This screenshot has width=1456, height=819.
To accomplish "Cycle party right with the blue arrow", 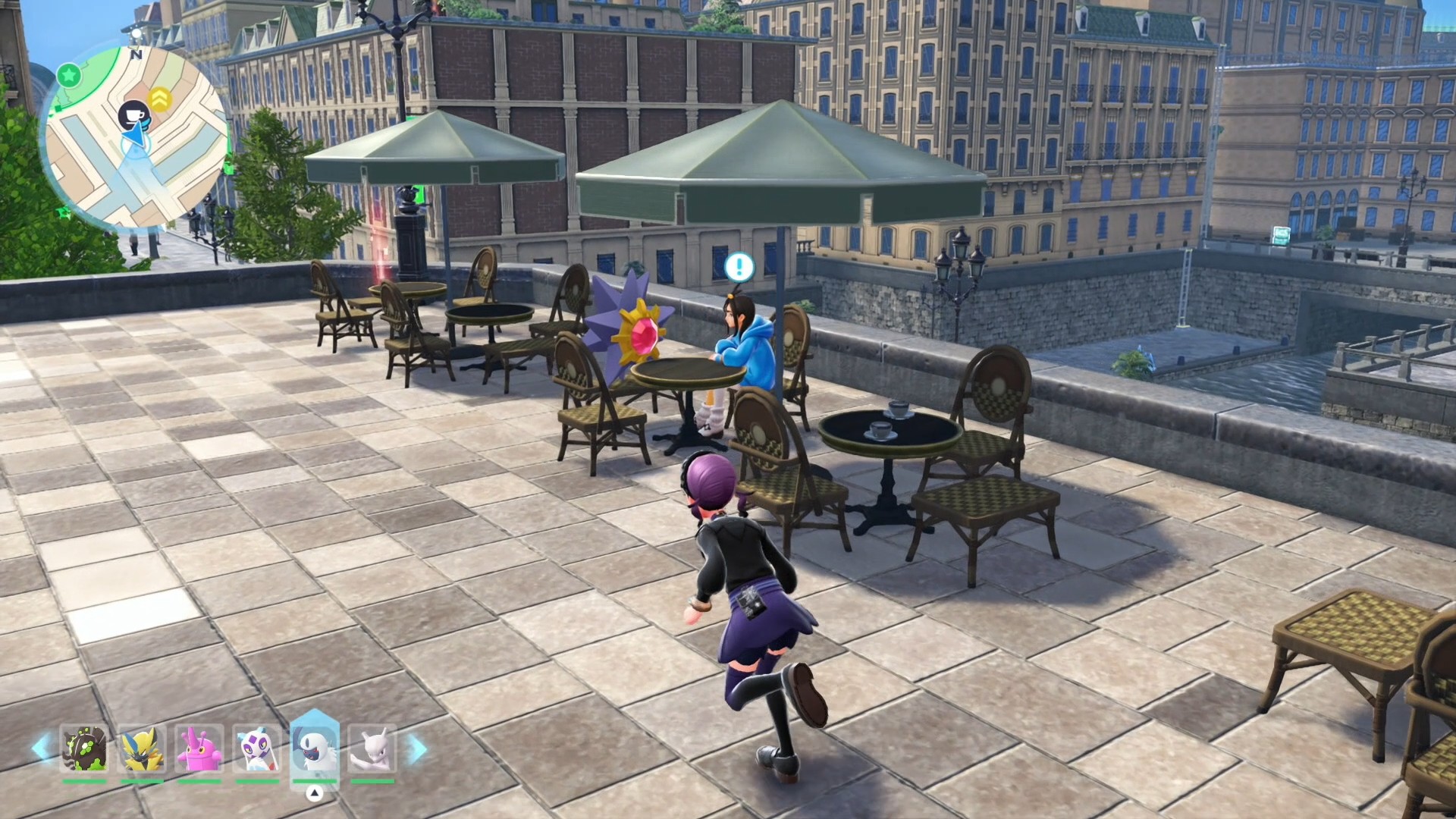I will [x=416, y=749].
